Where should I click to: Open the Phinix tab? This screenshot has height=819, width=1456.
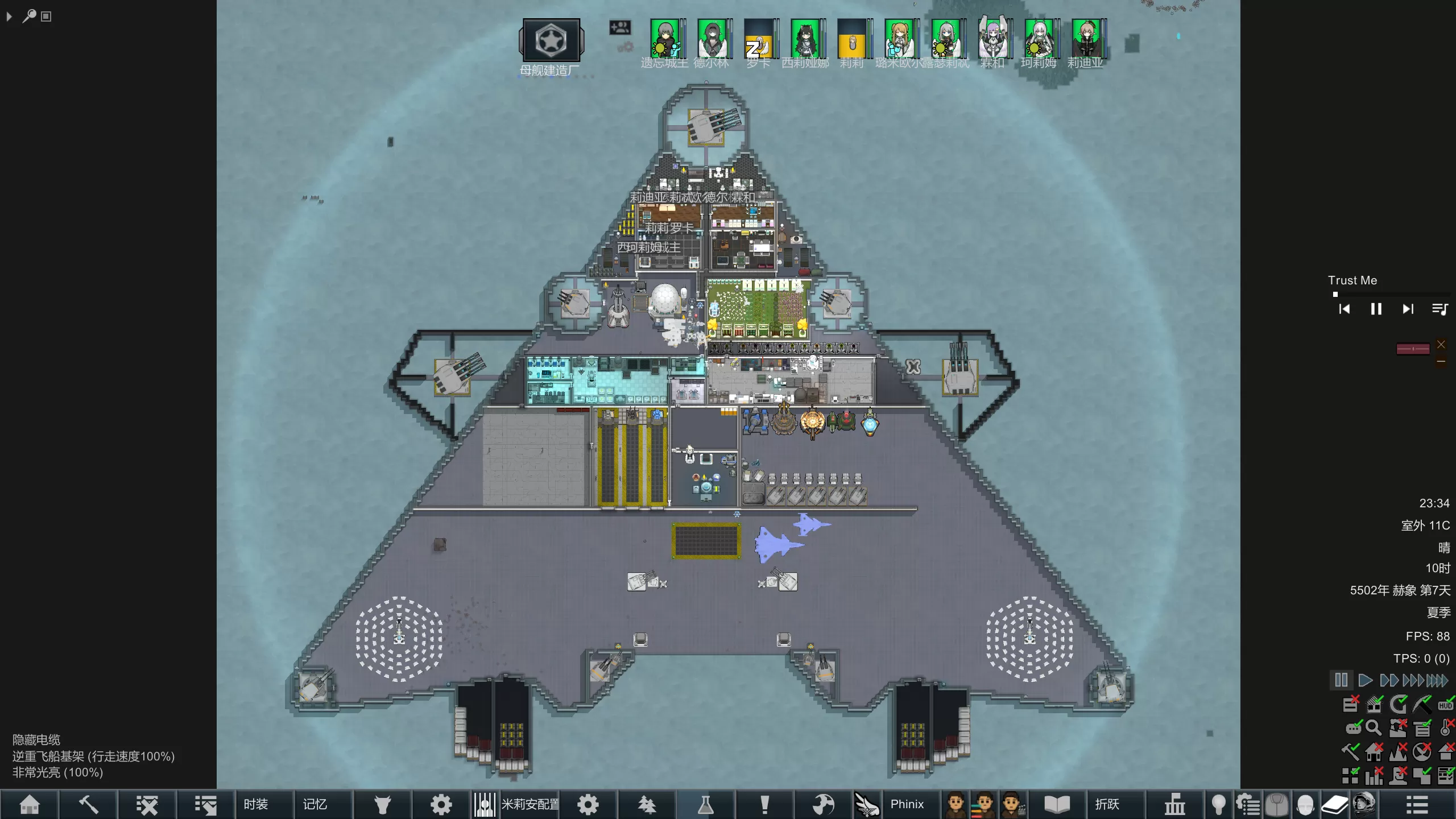click(x=907, y=804)
